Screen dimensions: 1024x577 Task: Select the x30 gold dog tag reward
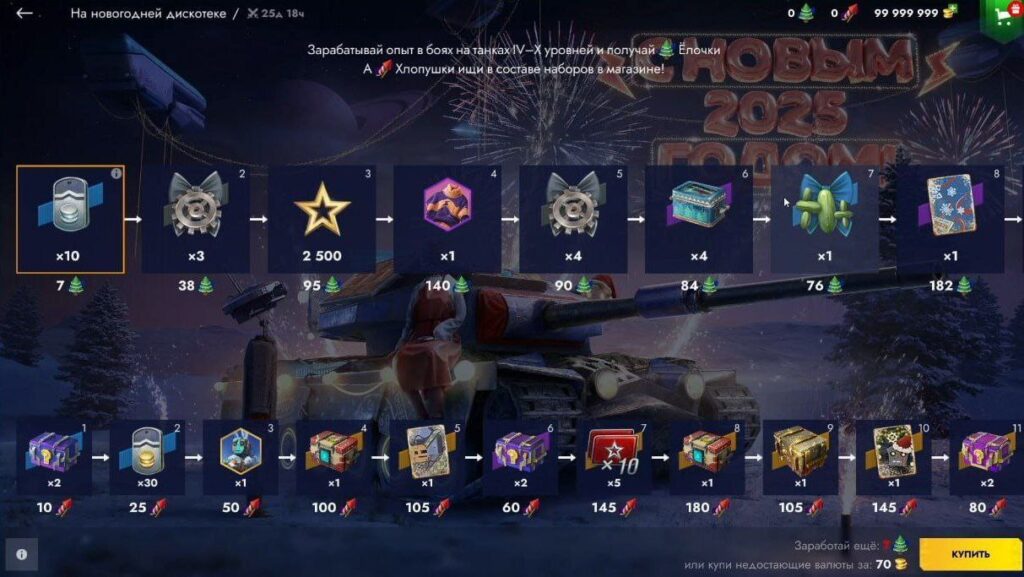148,457
